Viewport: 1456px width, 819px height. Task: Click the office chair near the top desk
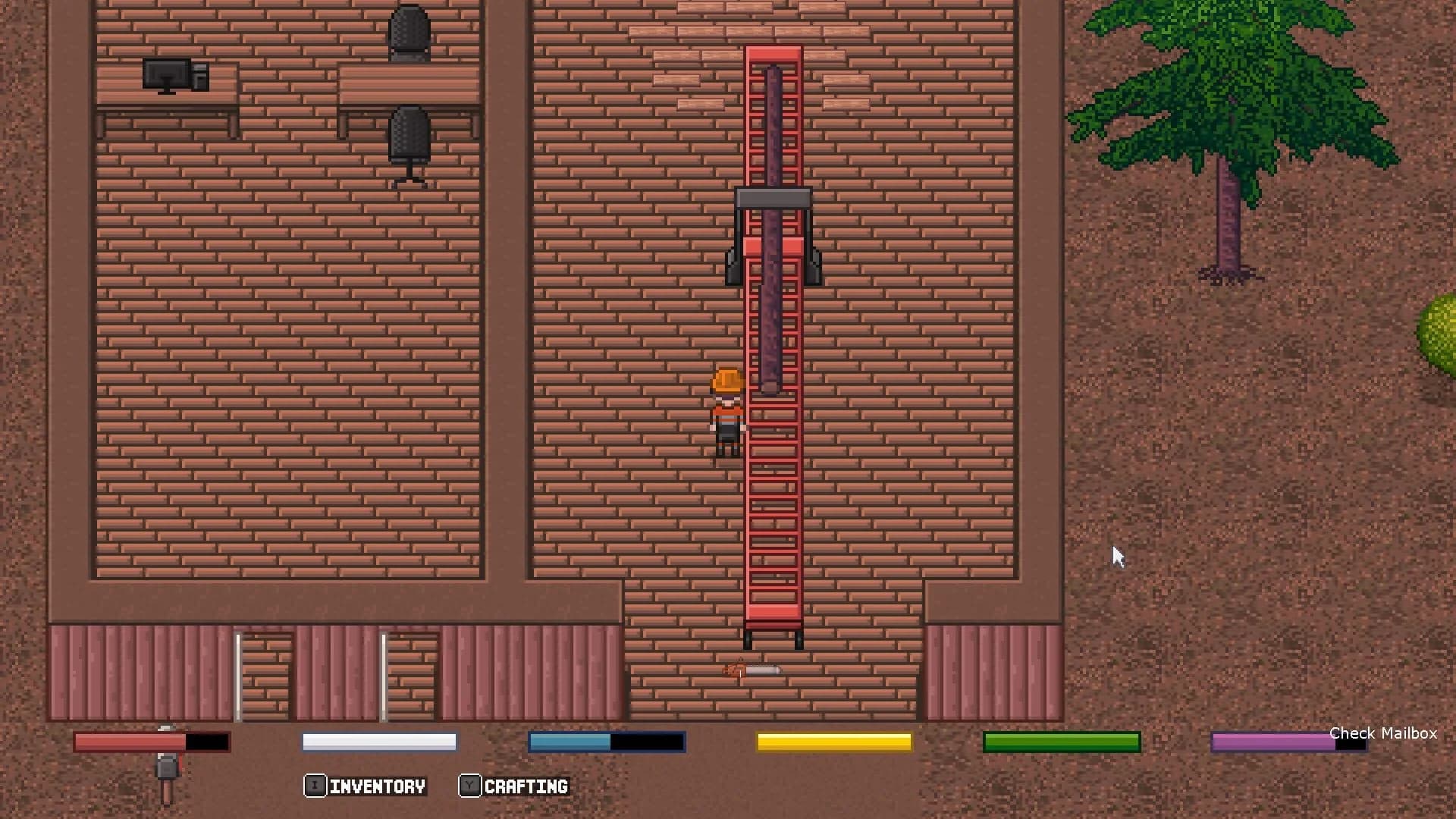[408, 30]
